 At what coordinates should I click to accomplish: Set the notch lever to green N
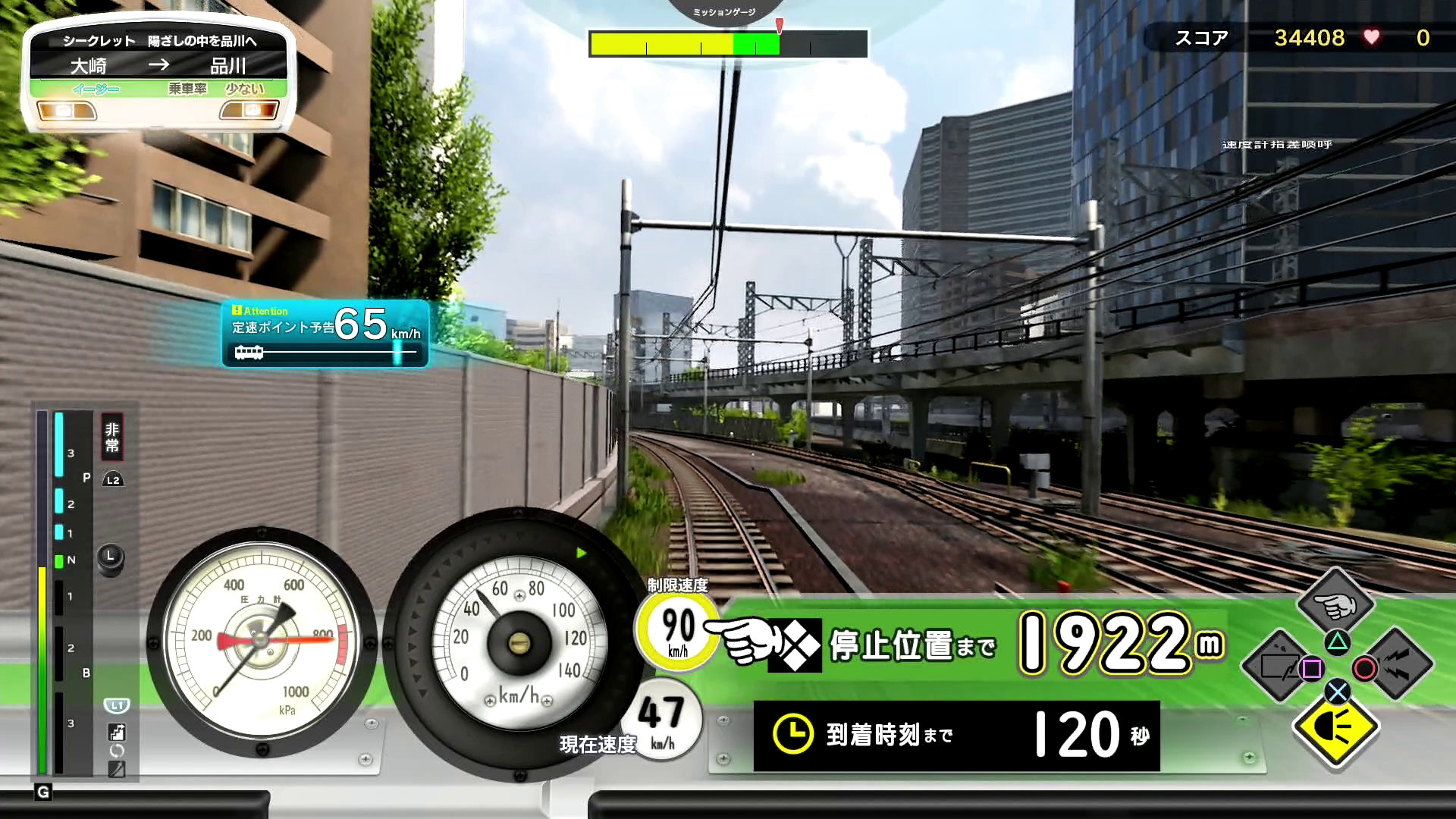tap(60, 561)
